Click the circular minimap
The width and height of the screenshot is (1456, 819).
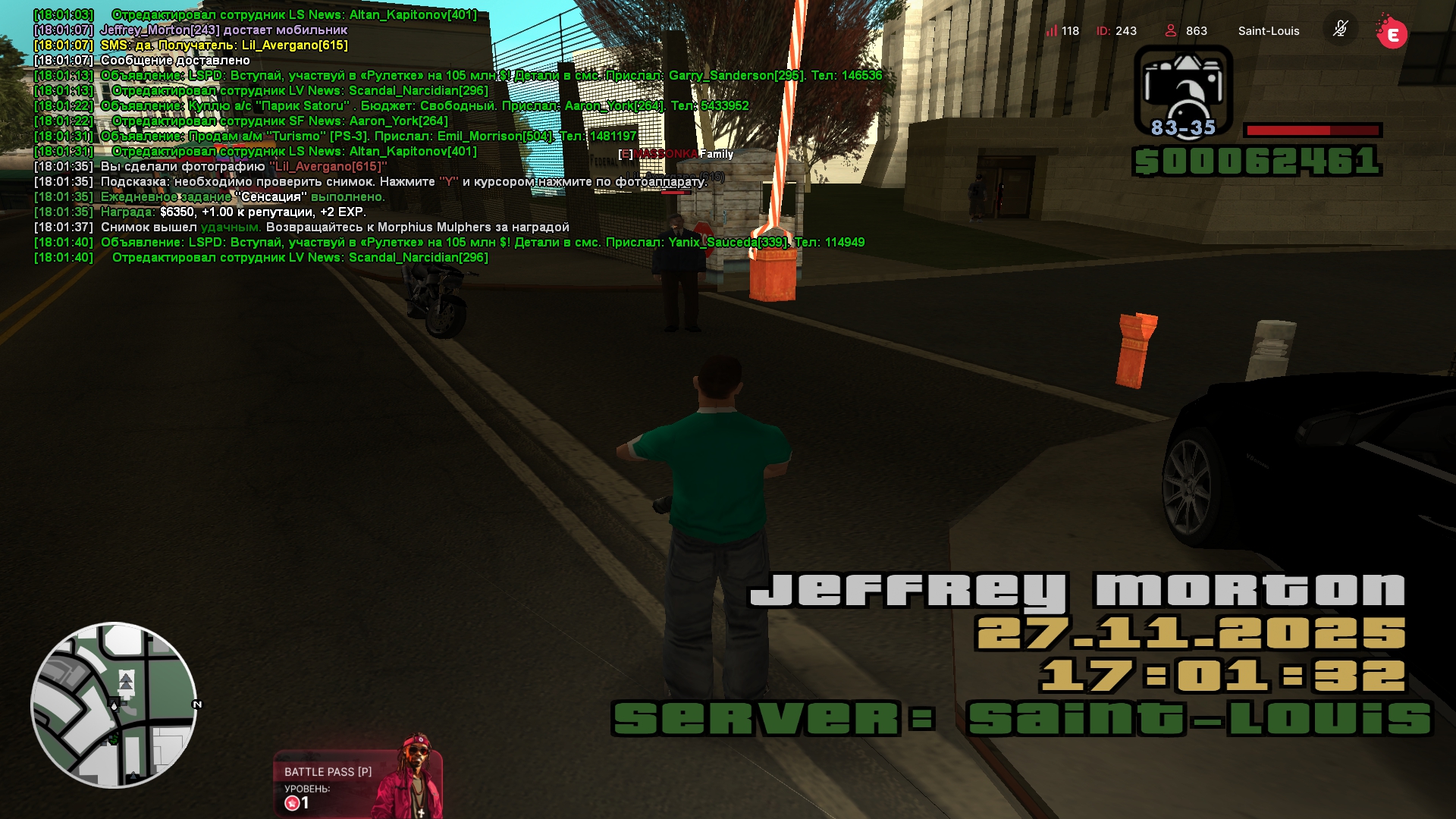[x=114, y=705]
